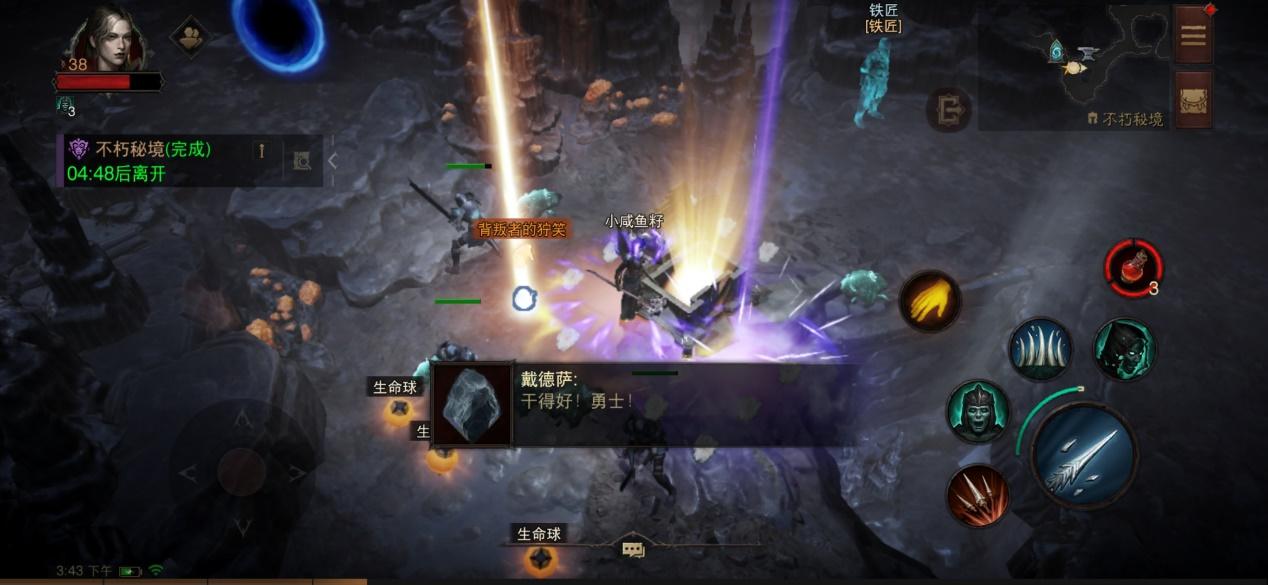Cast the bone spikes skill
This screenshot has height=585, width=1268.
tap(1039, 349)
